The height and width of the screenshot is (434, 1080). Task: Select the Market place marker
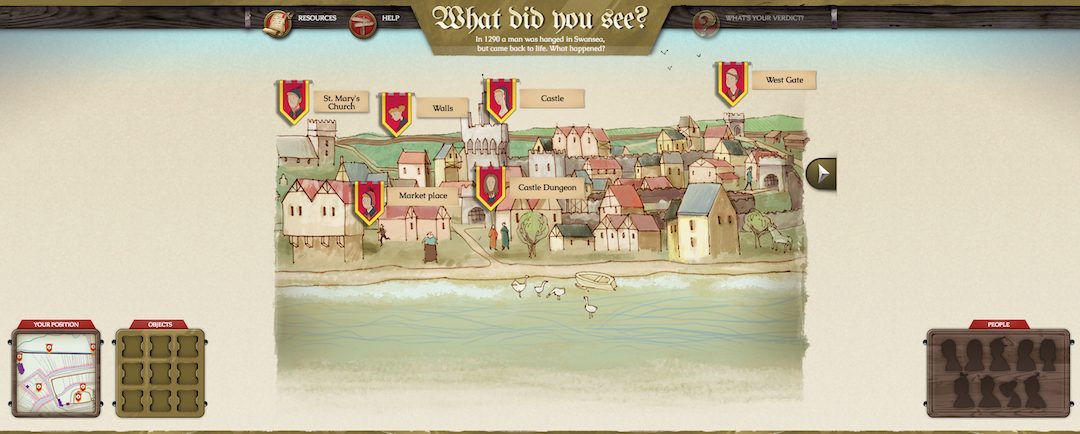tap(369, 201)
